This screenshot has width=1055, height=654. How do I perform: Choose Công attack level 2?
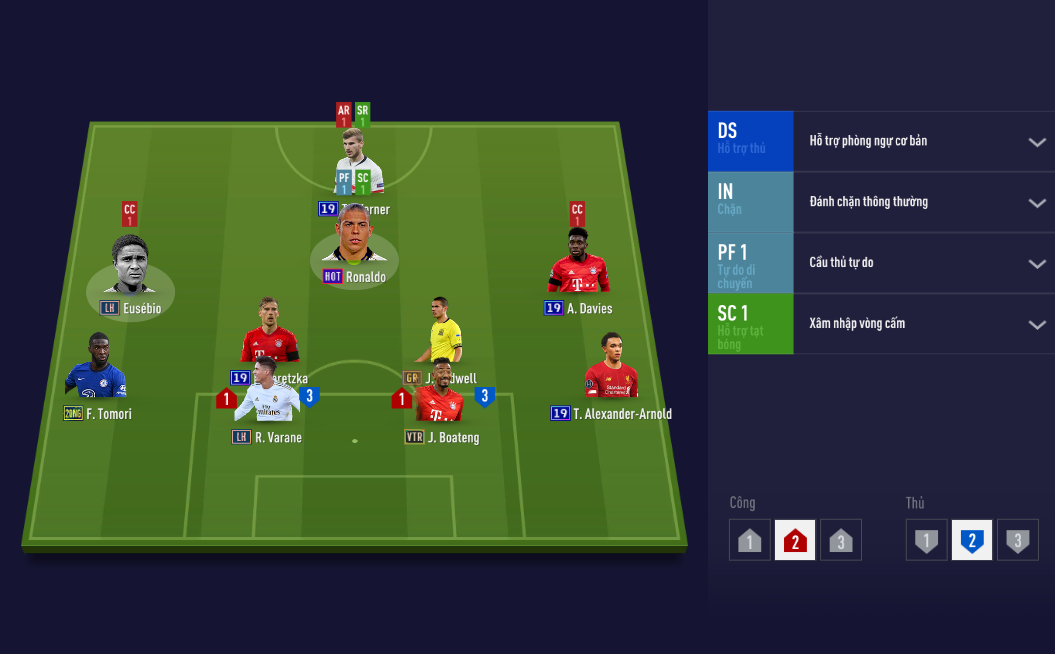795,541
